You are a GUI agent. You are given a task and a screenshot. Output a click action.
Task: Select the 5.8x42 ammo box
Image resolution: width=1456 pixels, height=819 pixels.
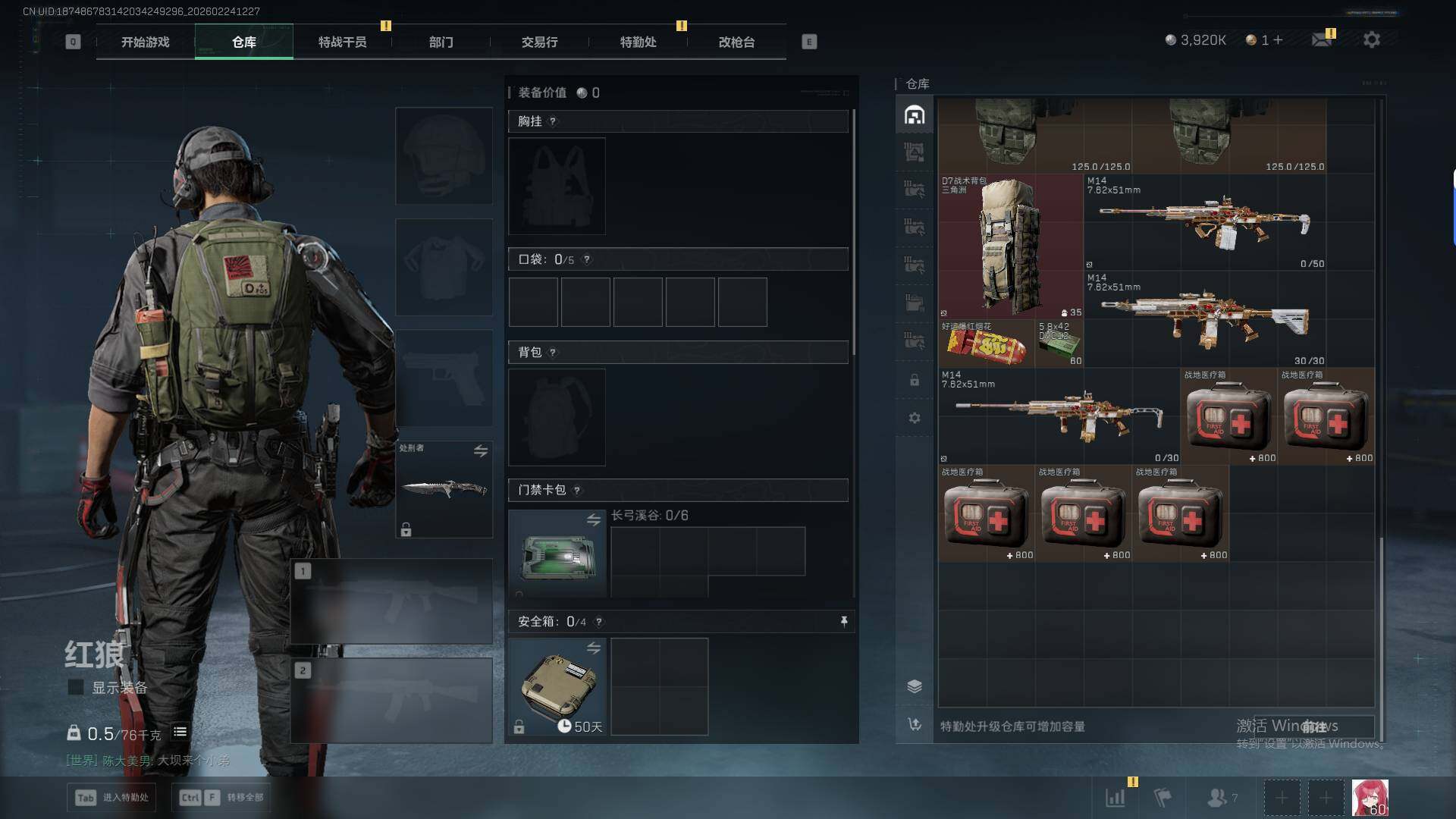click(x=1059, y=344)
